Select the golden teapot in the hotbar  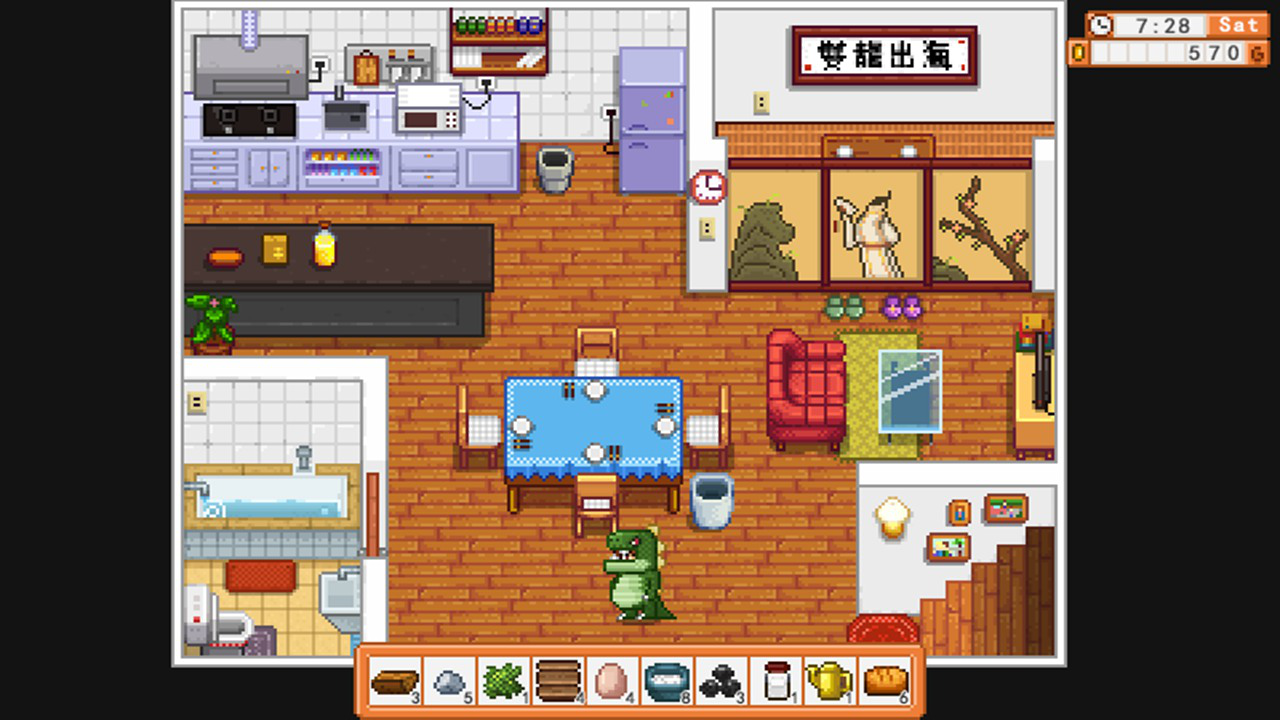point(832,682)
